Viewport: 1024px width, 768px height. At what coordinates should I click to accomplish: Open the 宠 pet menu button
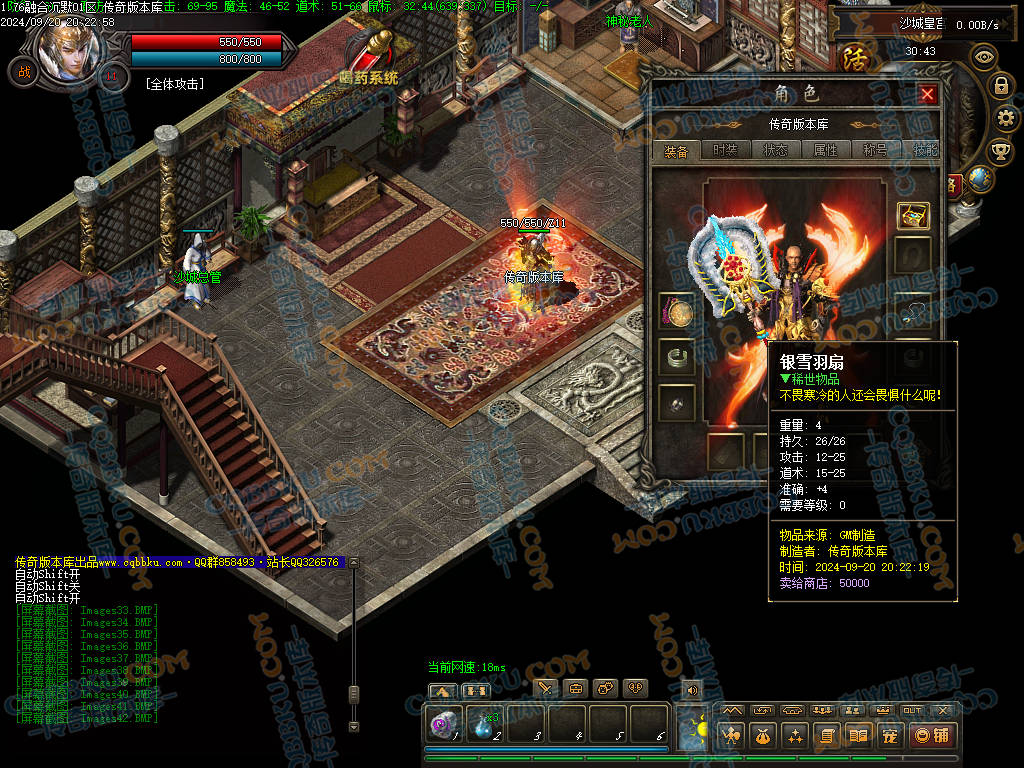889,736
